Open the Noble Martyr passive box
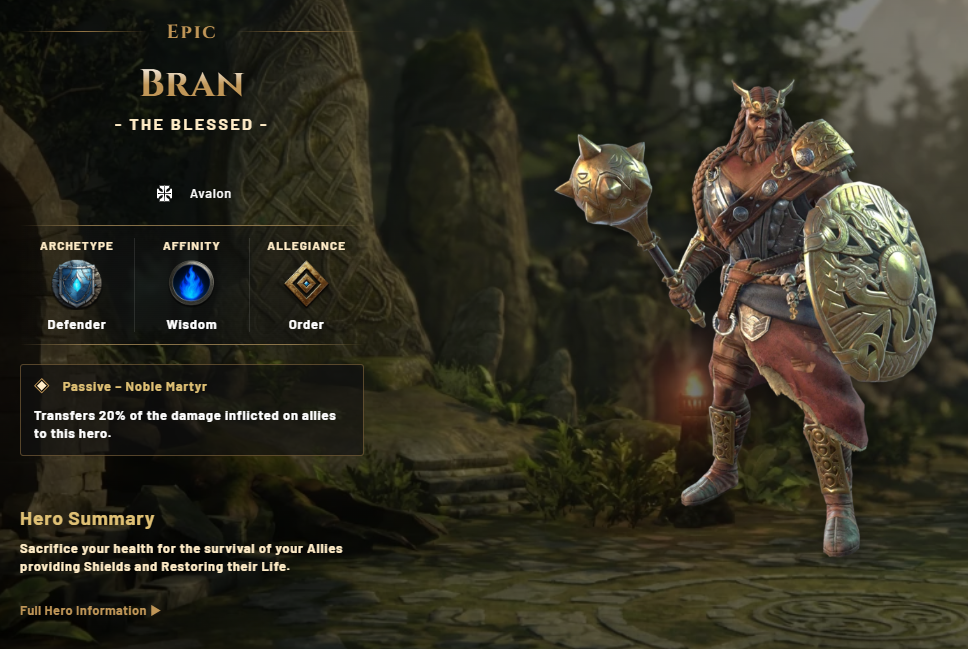The height and width of the screenshot is (649, 968). click(191, 410)
